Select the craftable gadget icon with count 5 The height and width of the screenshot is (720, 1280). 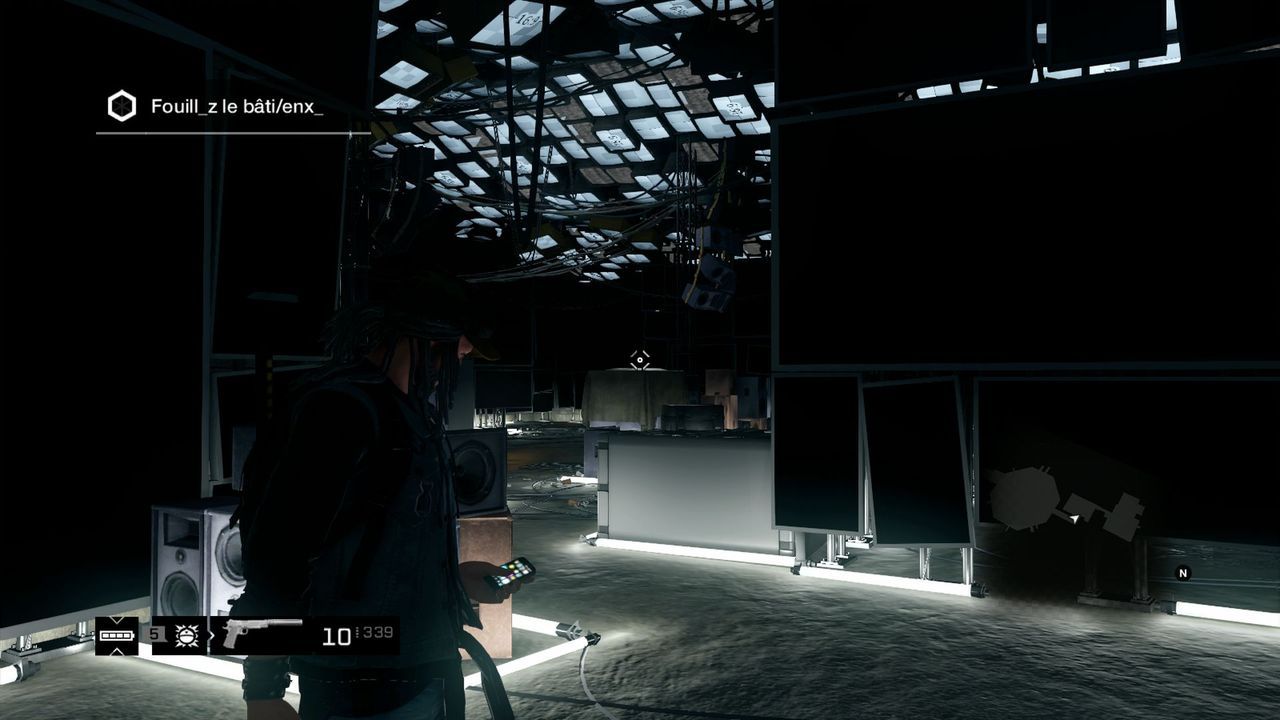click(186, 635)
